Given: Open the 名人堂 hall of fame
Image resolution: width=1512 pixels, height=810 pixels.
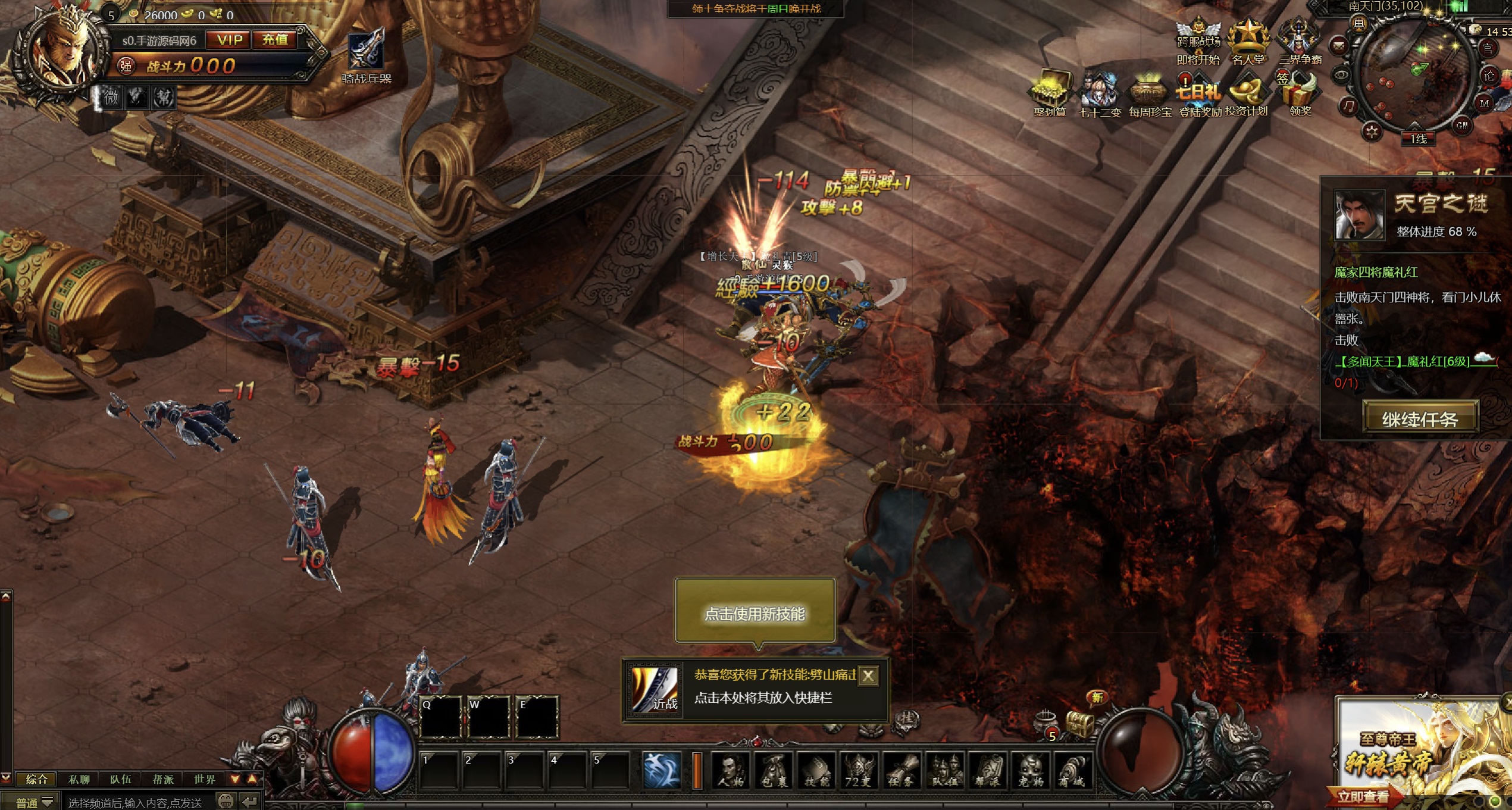Looking at the screenshot, I should point(1248,43).
